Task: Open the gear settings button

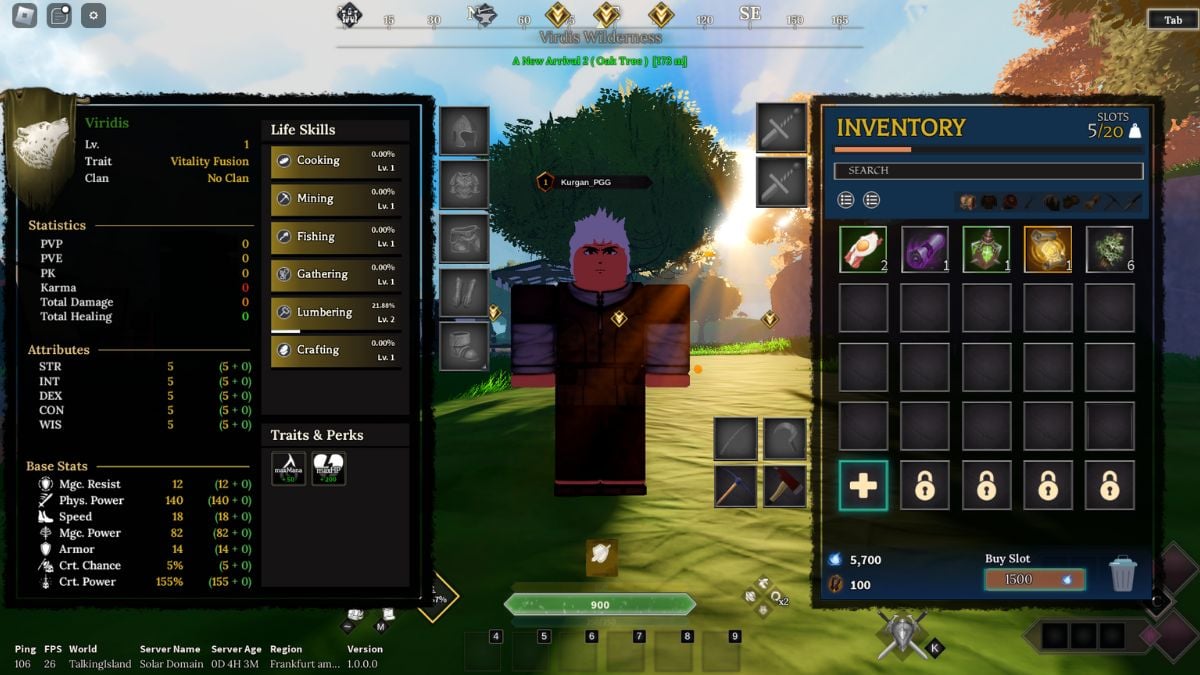Action: [x=94, y=15]
